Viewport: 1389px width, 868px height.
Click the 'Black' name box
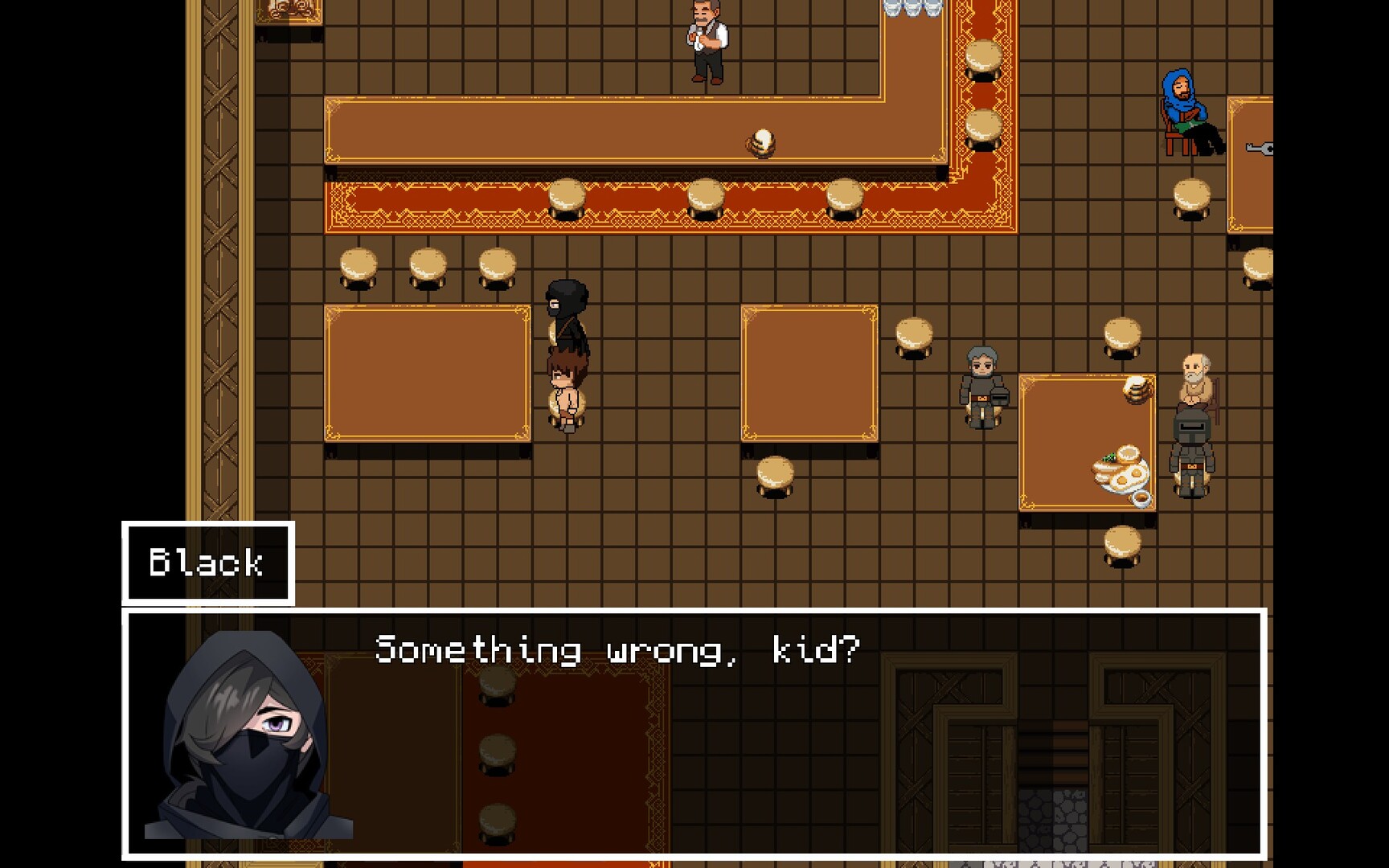point(207,562)
